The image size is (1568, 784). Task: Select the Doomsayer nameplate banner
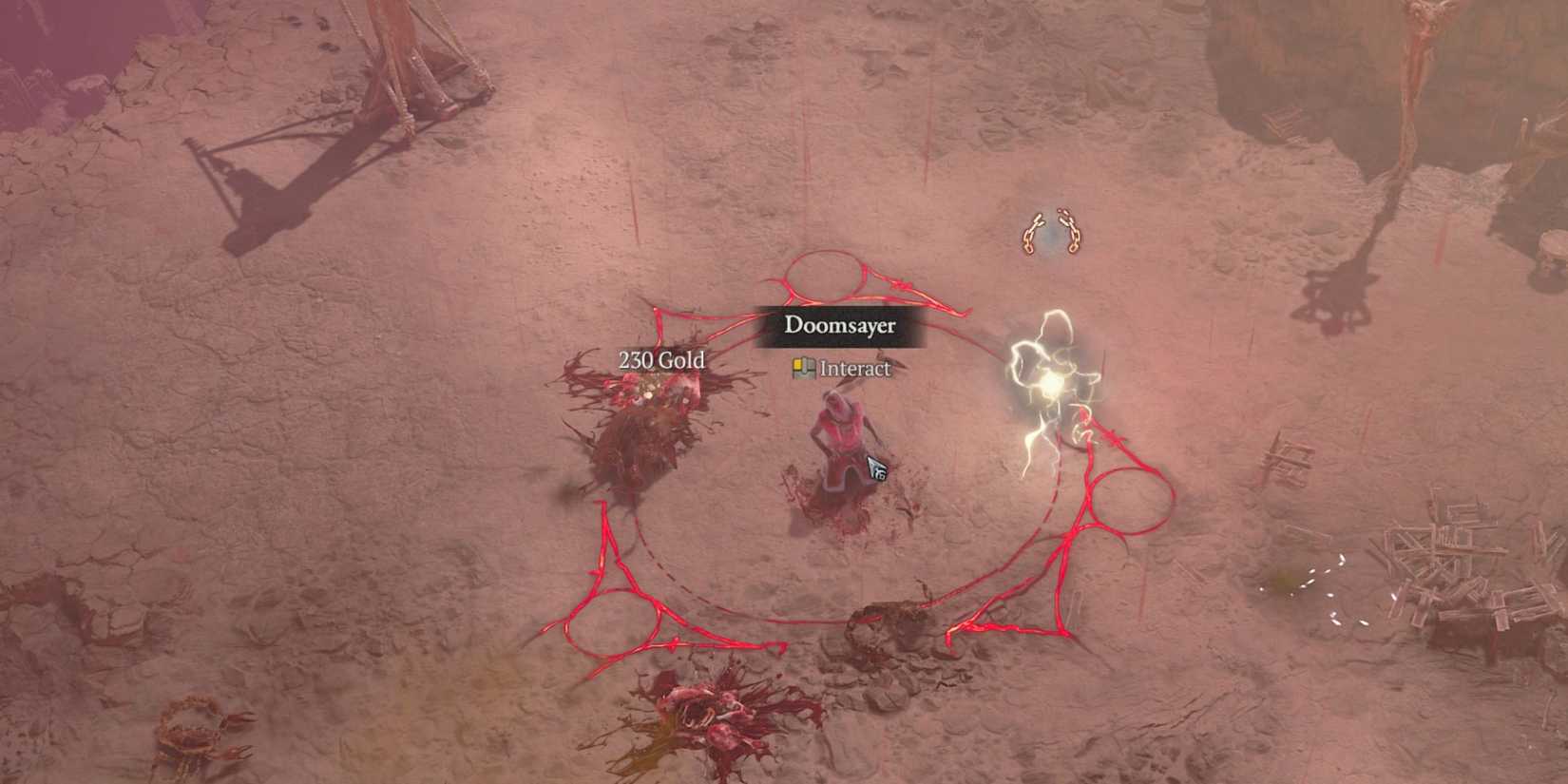pos(838,325)
